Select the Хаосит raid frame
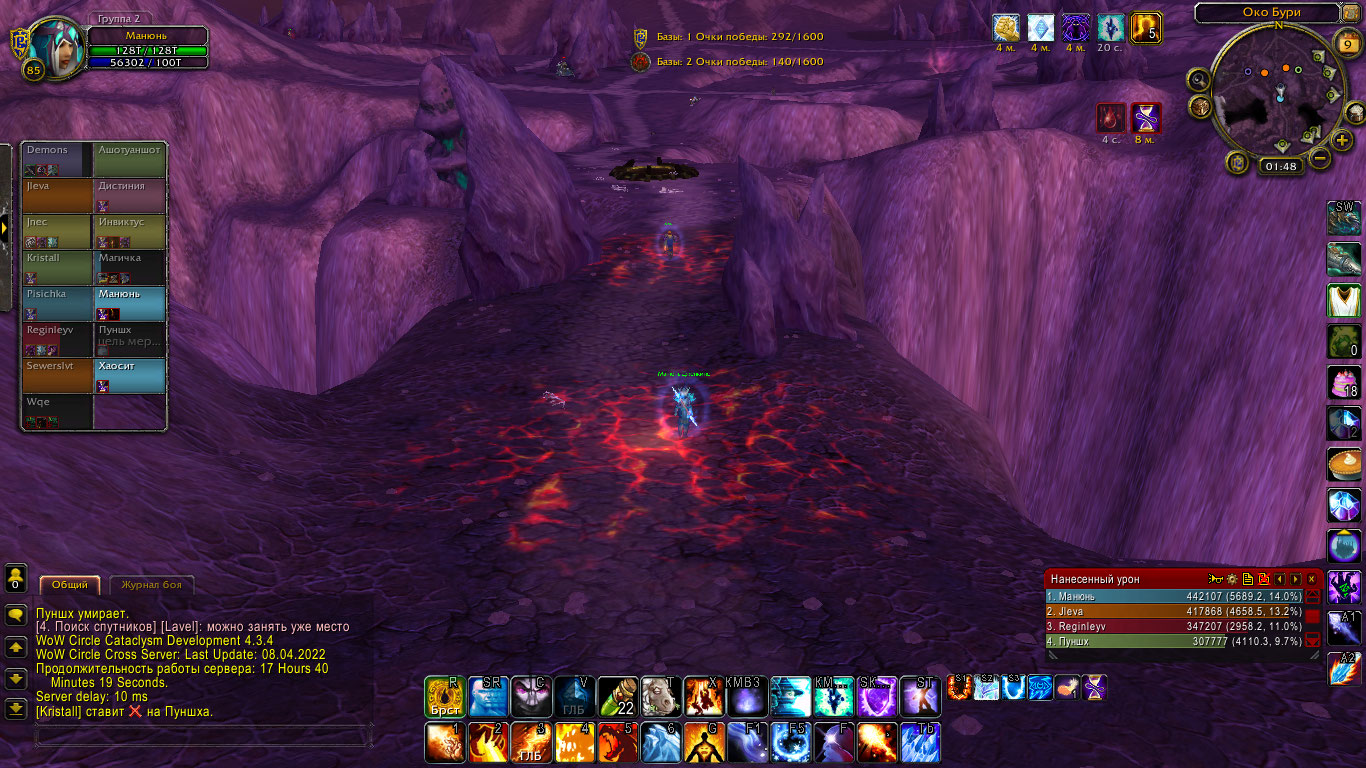Image resolution: width=1366 pixels, height=768 pixels. pyautogui.click(x=129, y=376)
